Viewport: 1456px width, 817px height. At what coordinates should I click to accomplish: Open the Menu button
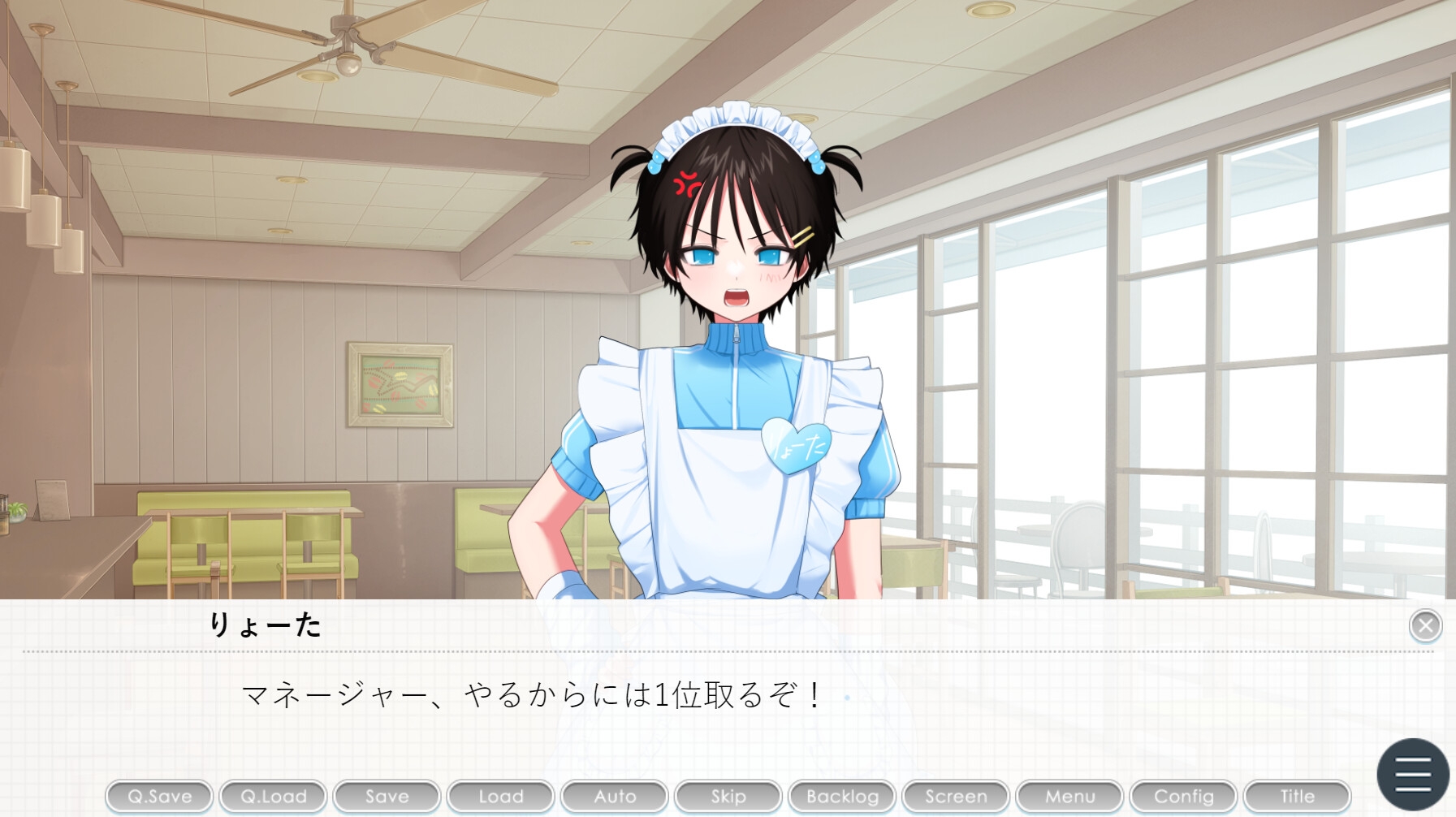1069,797
